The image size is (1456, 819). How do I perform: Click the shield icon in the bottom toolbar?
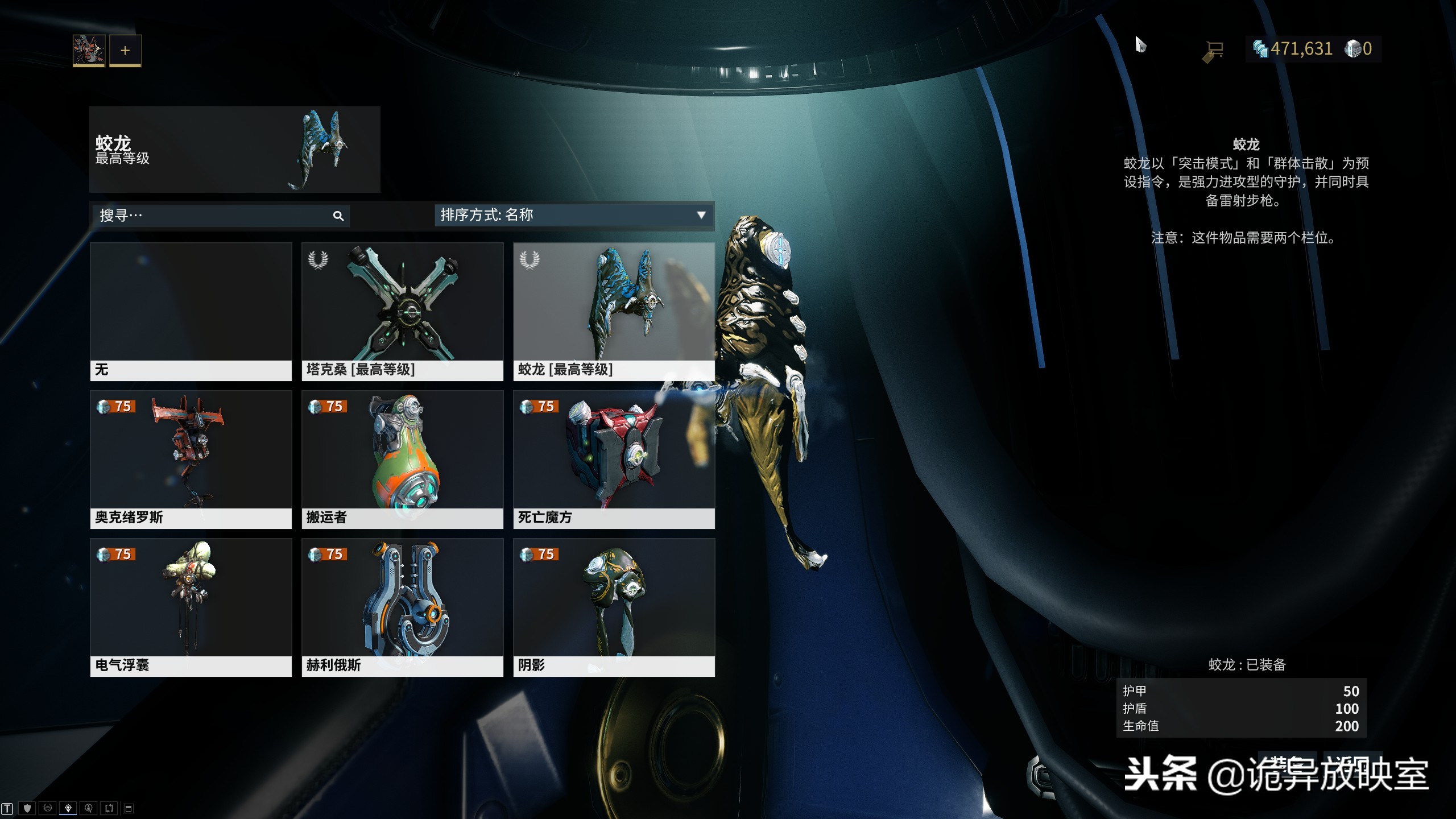(27, 808)
